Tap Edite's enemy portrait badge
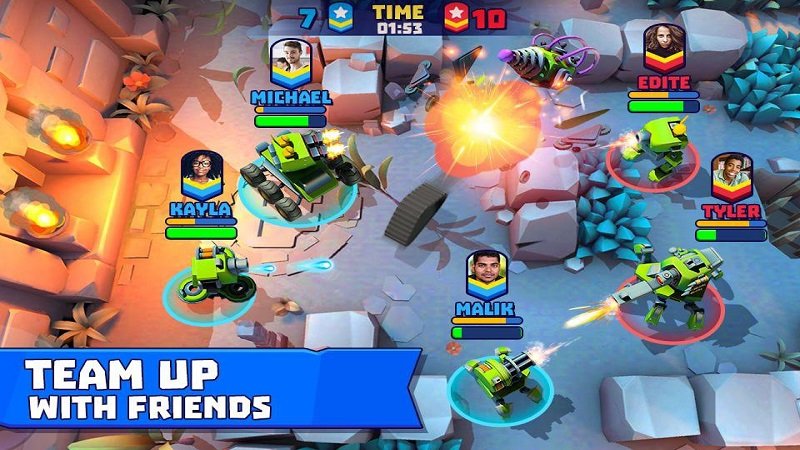Viewport: 800px width, 450px height. (x=663, y=46)
